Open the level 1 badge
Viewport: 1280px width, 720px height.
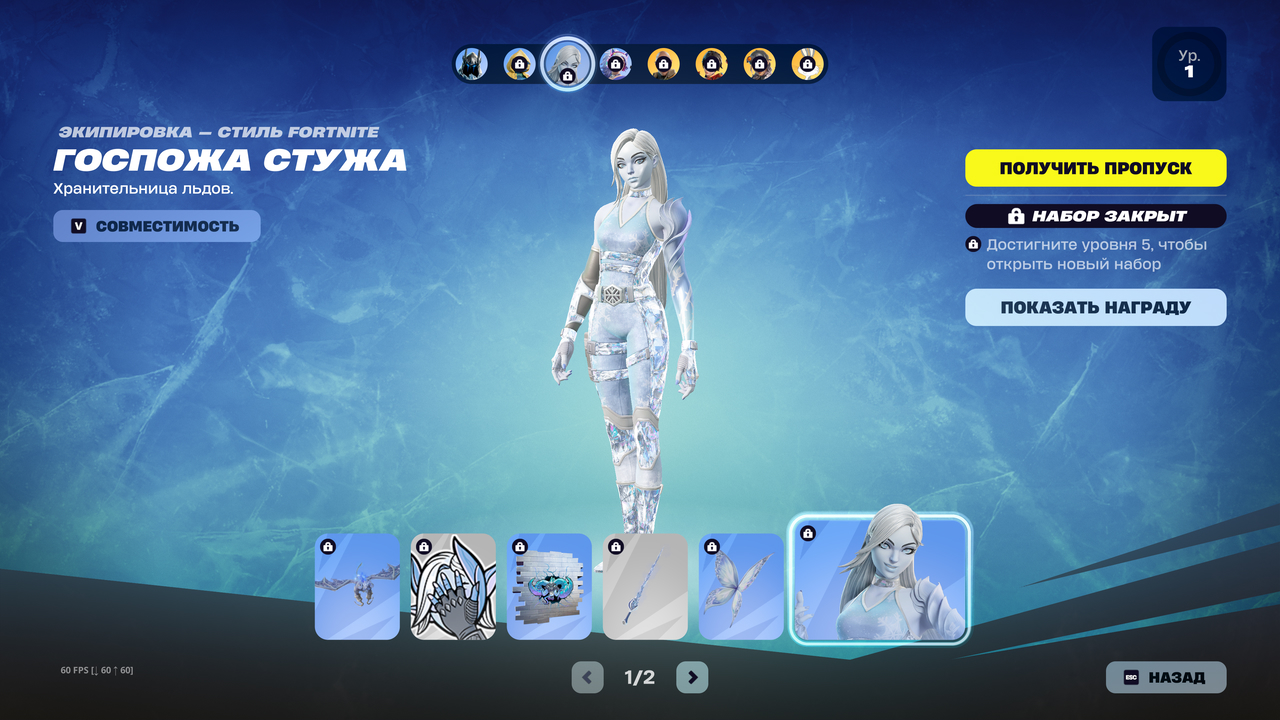(x=1189, y=64)
